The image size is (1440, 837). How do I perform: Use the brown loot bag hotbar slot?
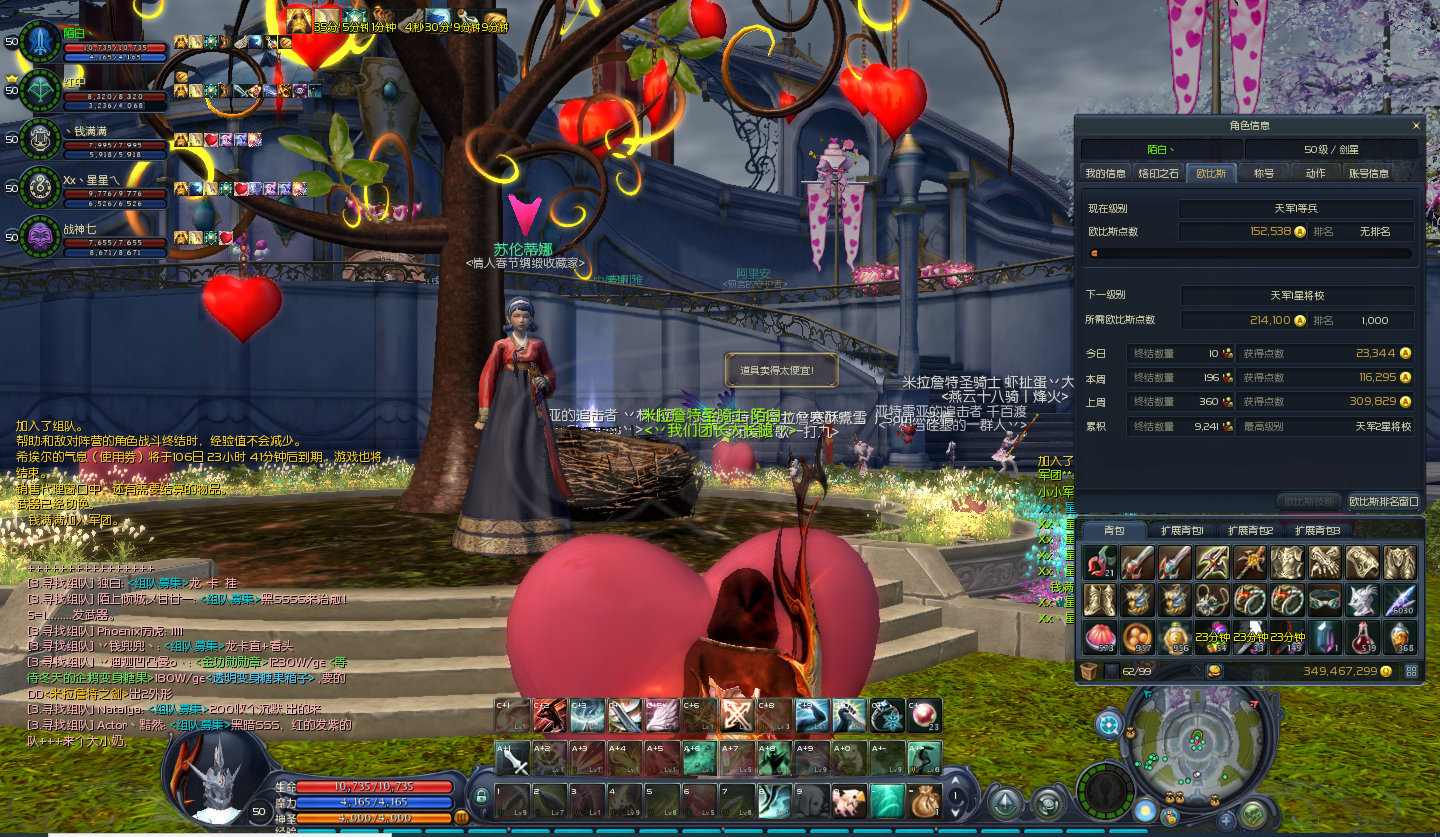tap(925, 801)
